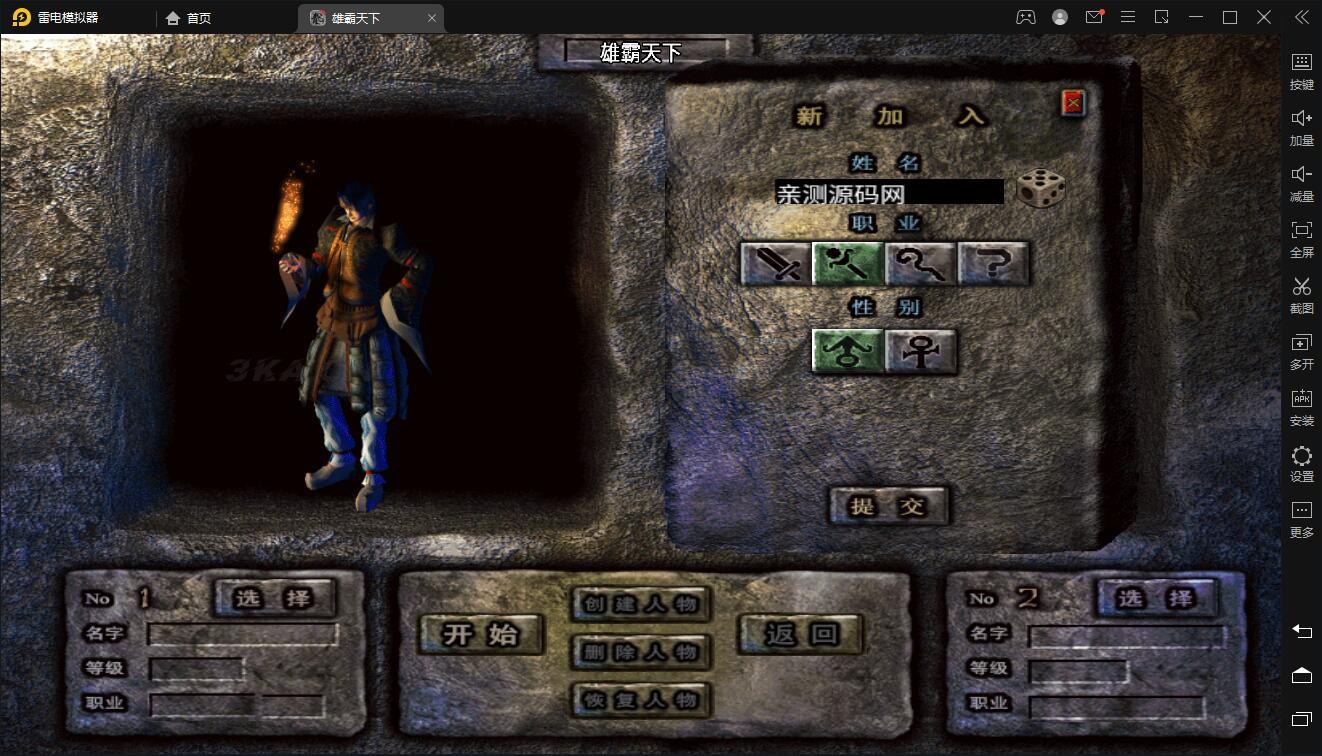The width and height of the screenshot is (1322, 756).
Task: Click 删除人物 to delete a character
Action: (x=641, y=652)
